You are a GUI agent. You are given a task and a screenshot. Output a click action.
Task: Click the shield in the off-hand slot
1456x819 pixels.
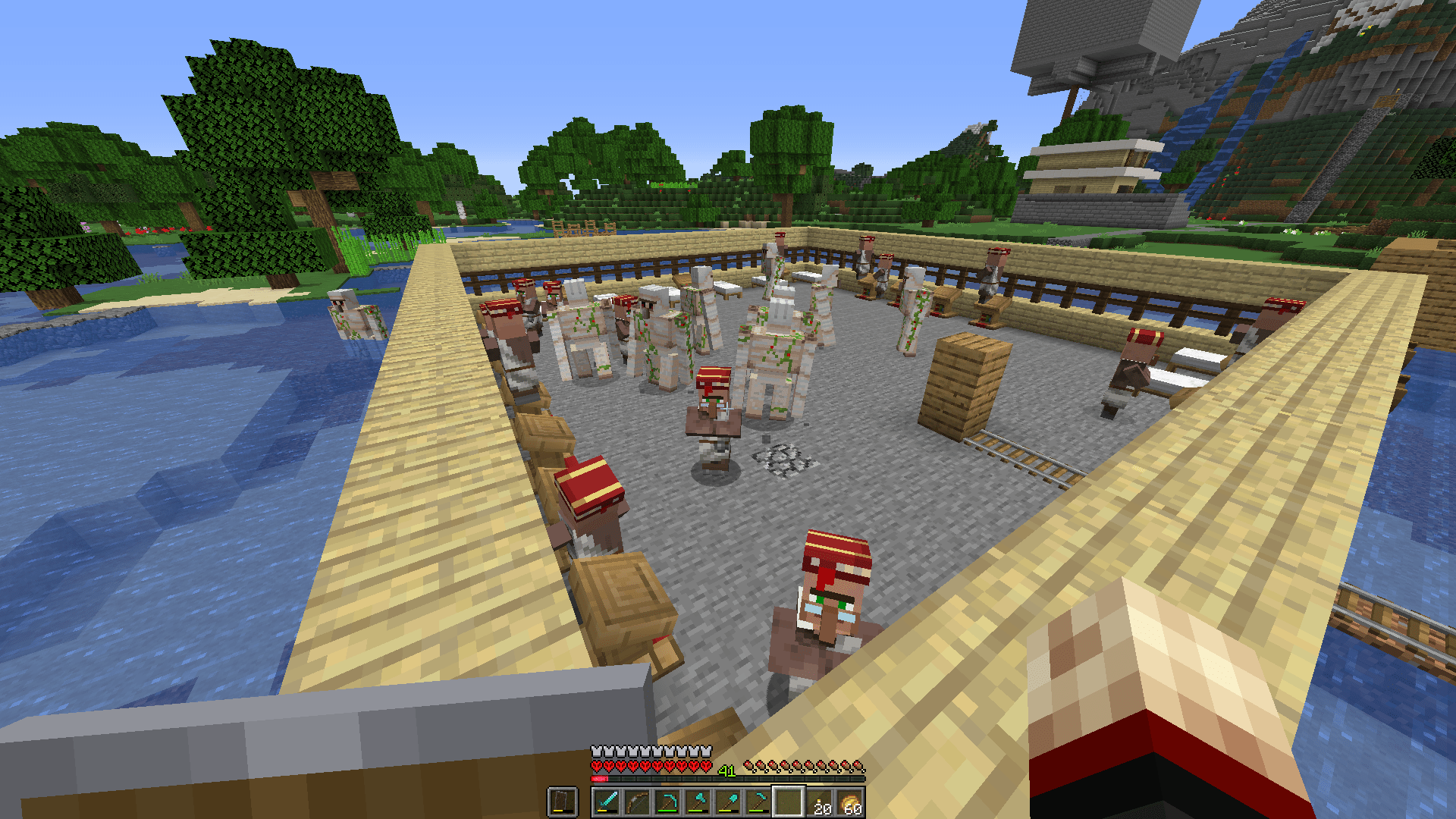561,800
